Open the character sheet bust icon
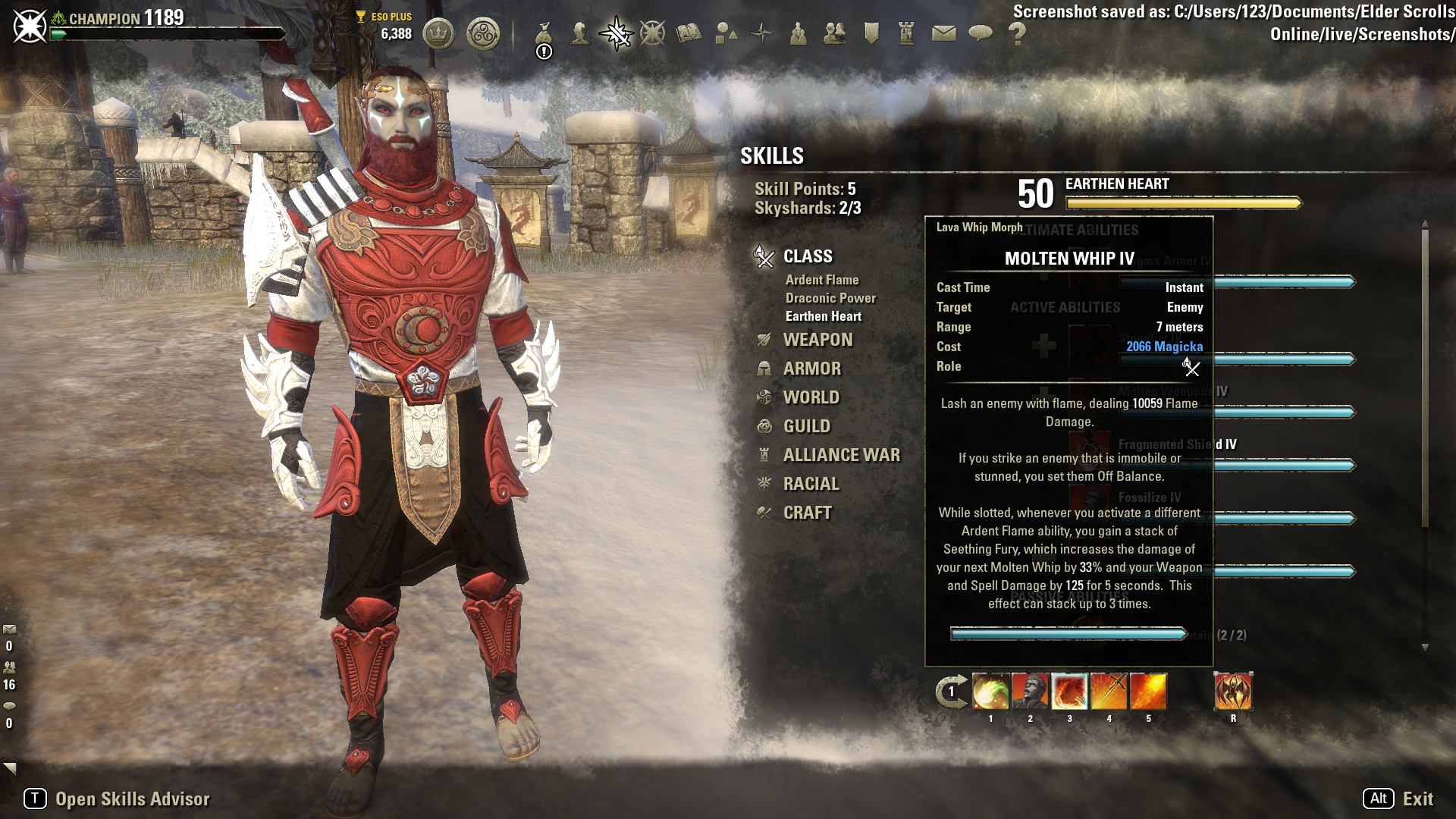This screenshot has width=1456, height=819. pyautogui.click(x=580, y=34)
